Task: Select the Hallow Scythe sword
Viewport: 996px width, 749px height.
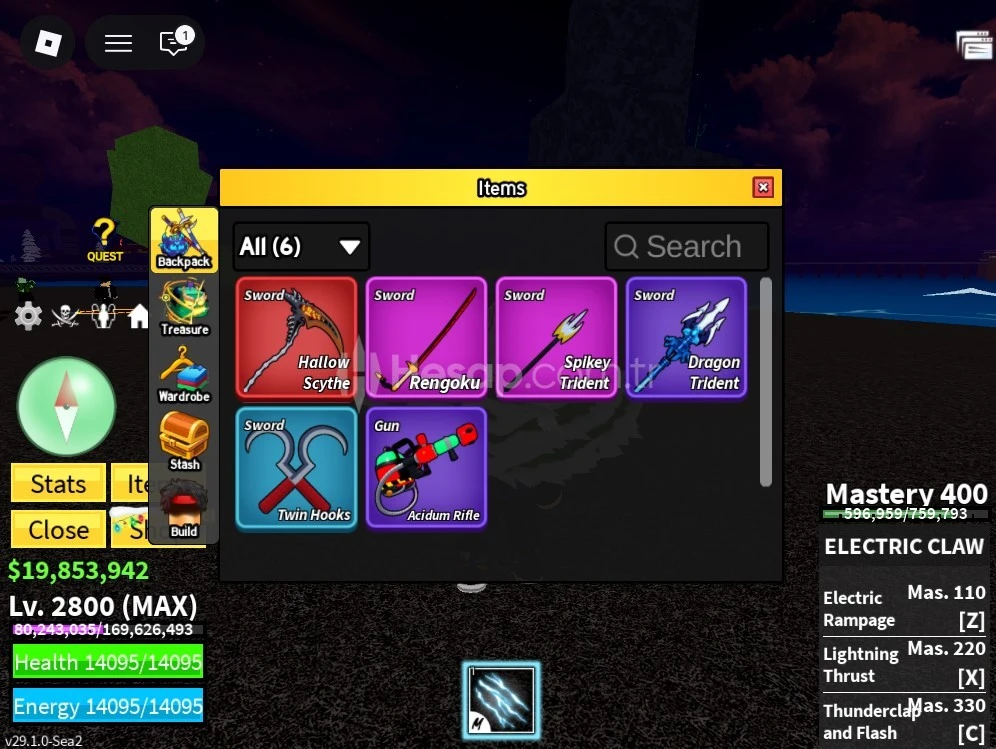Action: [297, 338]
